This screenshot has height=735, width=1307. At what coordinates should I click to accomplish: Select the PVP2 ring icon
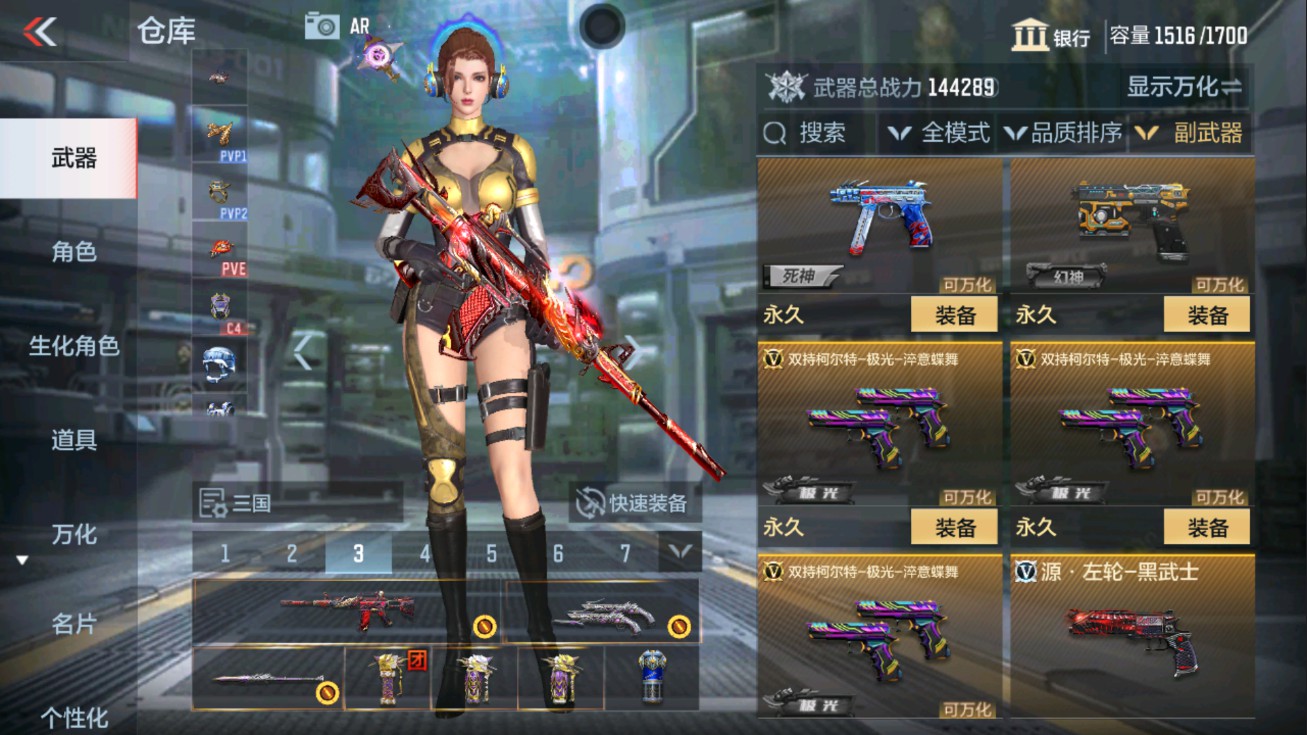point(220,190)
